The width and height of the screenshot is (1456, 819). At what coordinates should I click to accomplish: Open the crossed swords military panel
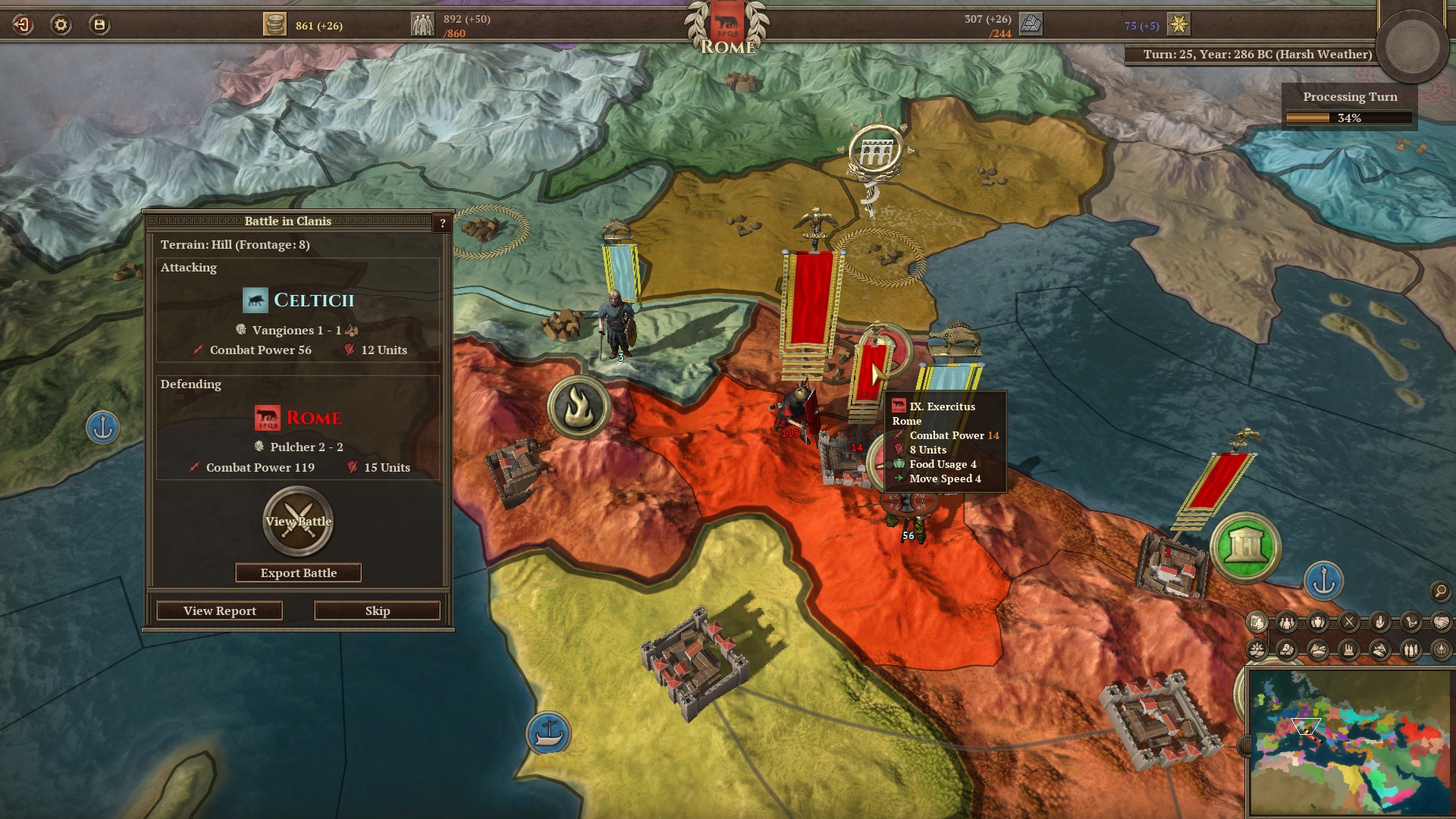click(x=1349, y=623)
